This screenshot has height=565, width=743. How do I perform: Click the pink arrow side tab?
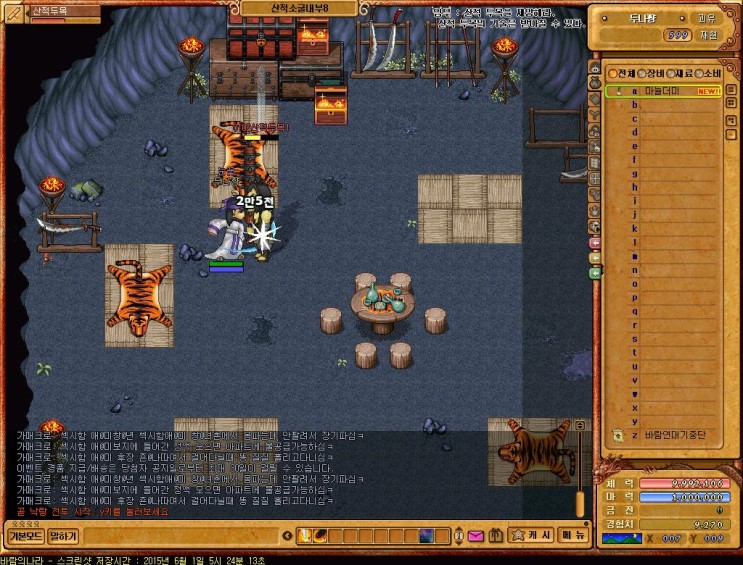[x=595, y=243]
